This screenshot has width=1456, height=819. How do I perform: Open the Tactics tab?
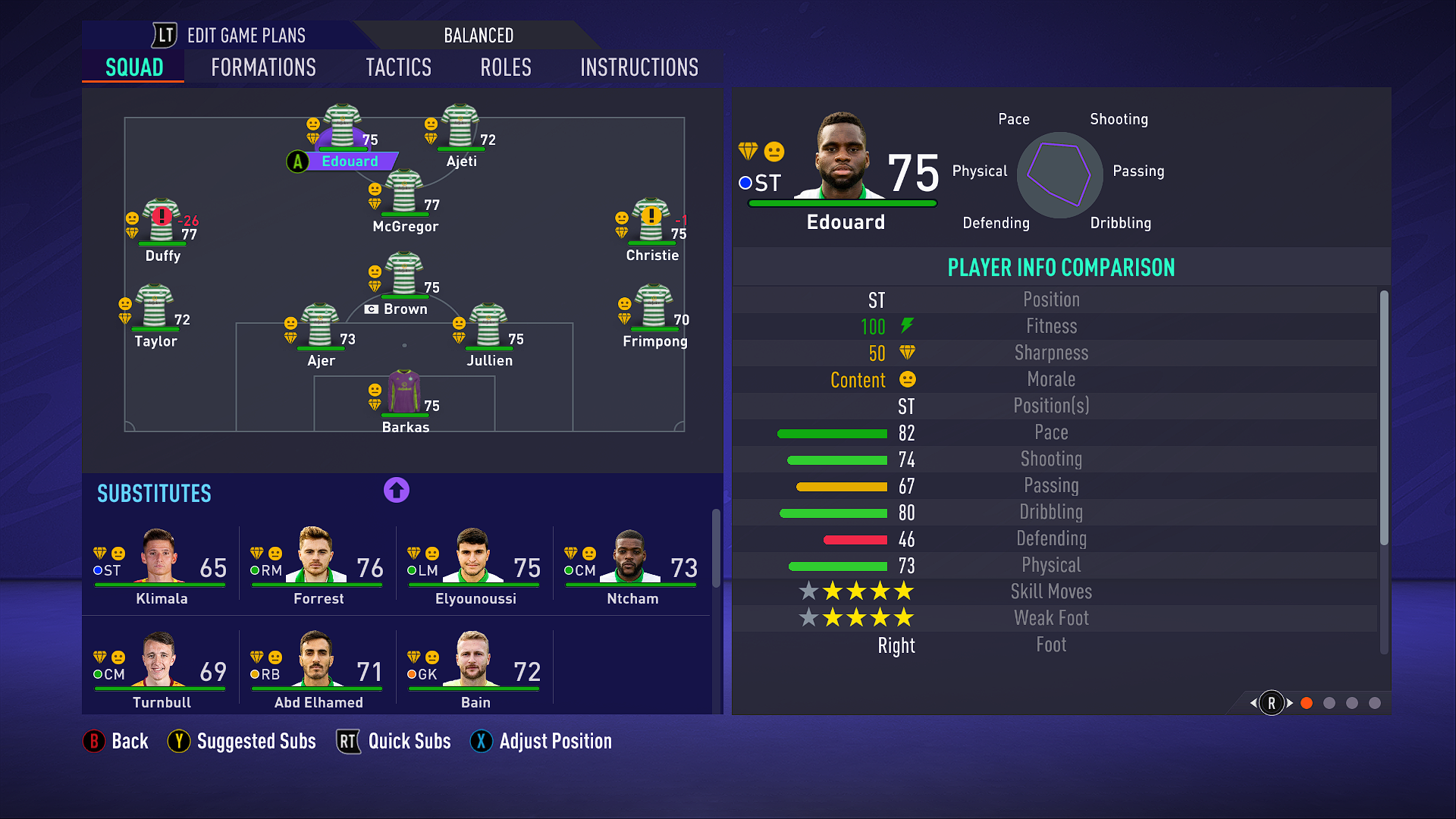[x=398, y=67]
